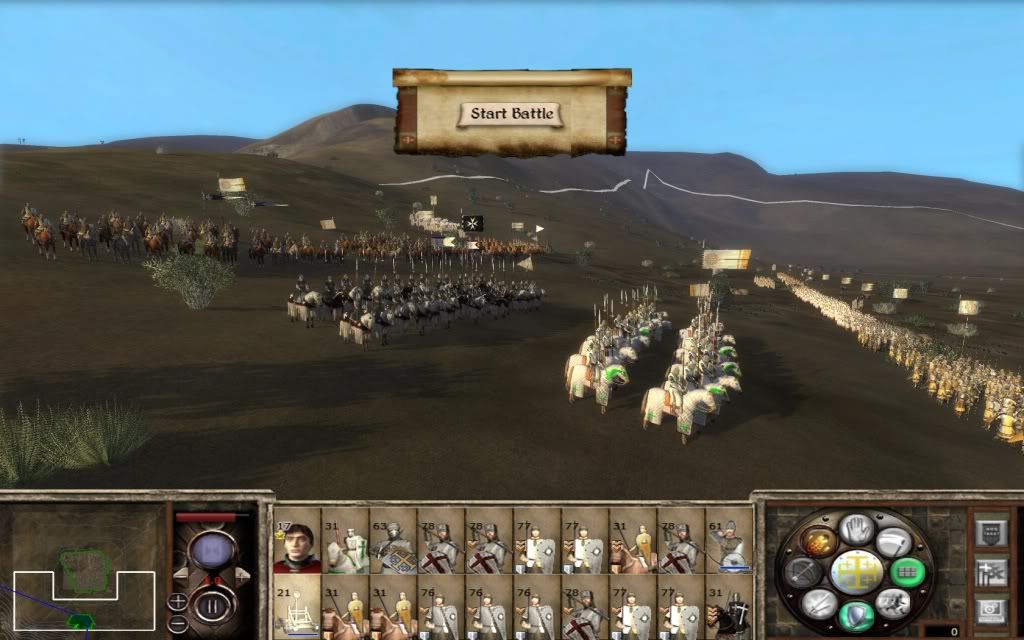The image size is (1024, 640).
Task: Toggle the green shield guard mode
Action: pyautogui.click(x=856, y=616)
